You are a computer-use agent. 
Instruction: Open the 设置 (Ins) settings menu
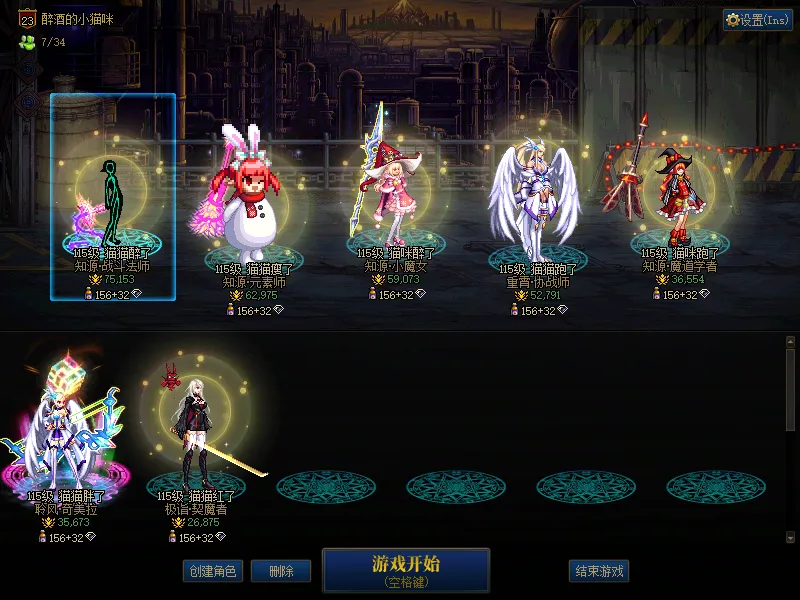pos(758,20)
